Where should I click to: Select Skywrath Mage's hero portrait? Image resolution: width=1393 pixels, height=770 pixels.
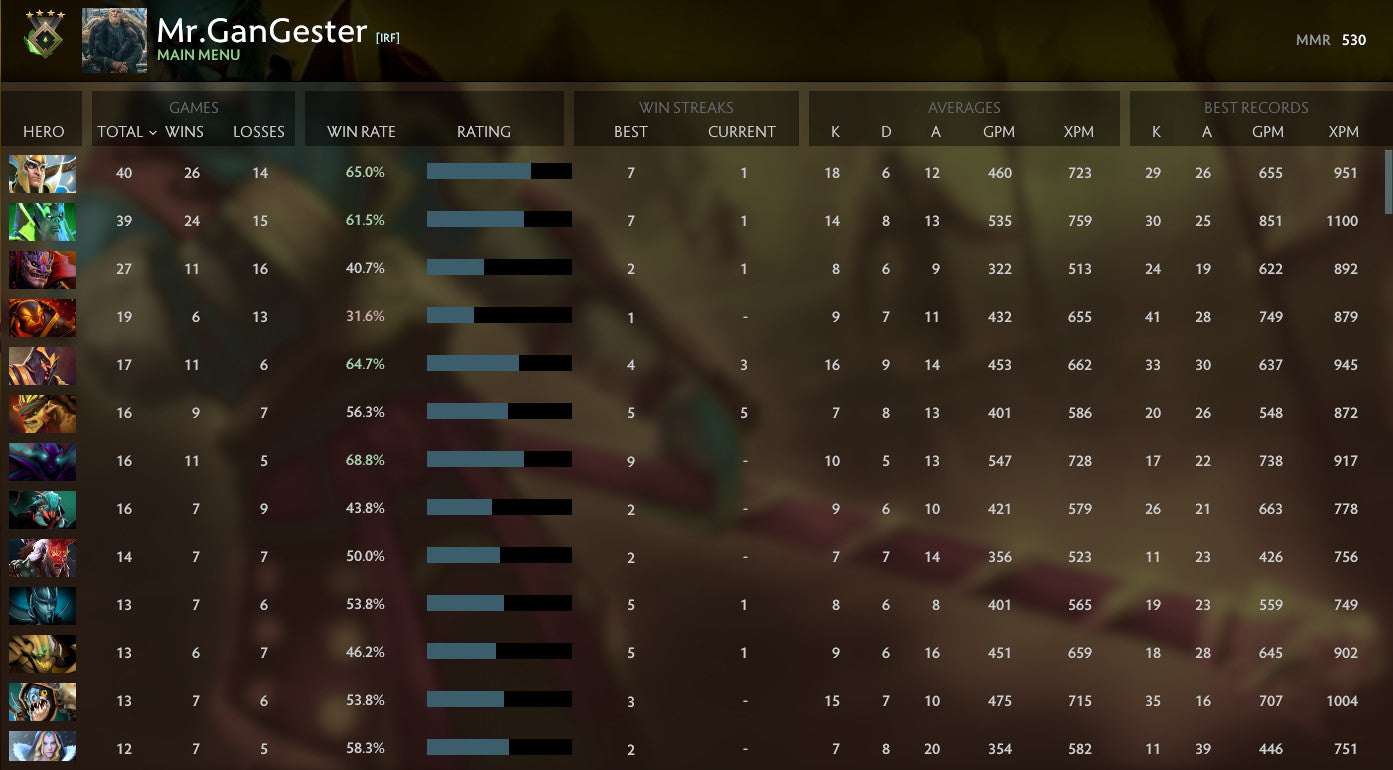pyautogui.click(x=42, y=173)
